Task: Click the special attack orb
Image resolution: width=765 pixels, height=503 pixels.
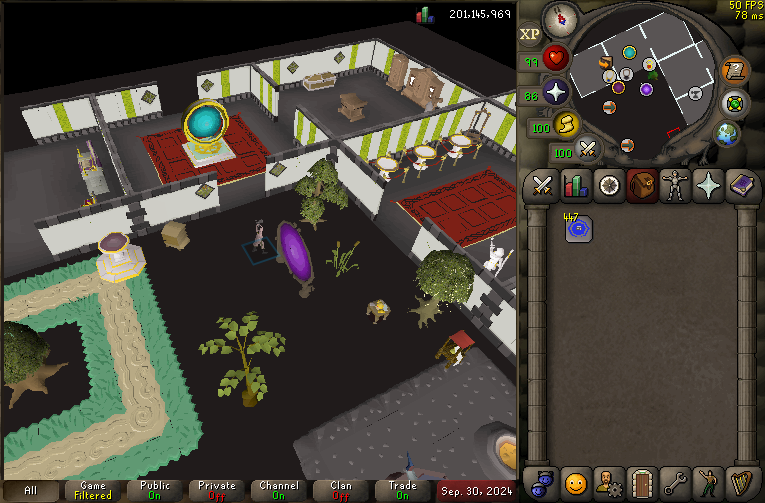Action: pyautogui.click(x=588, y=149)
